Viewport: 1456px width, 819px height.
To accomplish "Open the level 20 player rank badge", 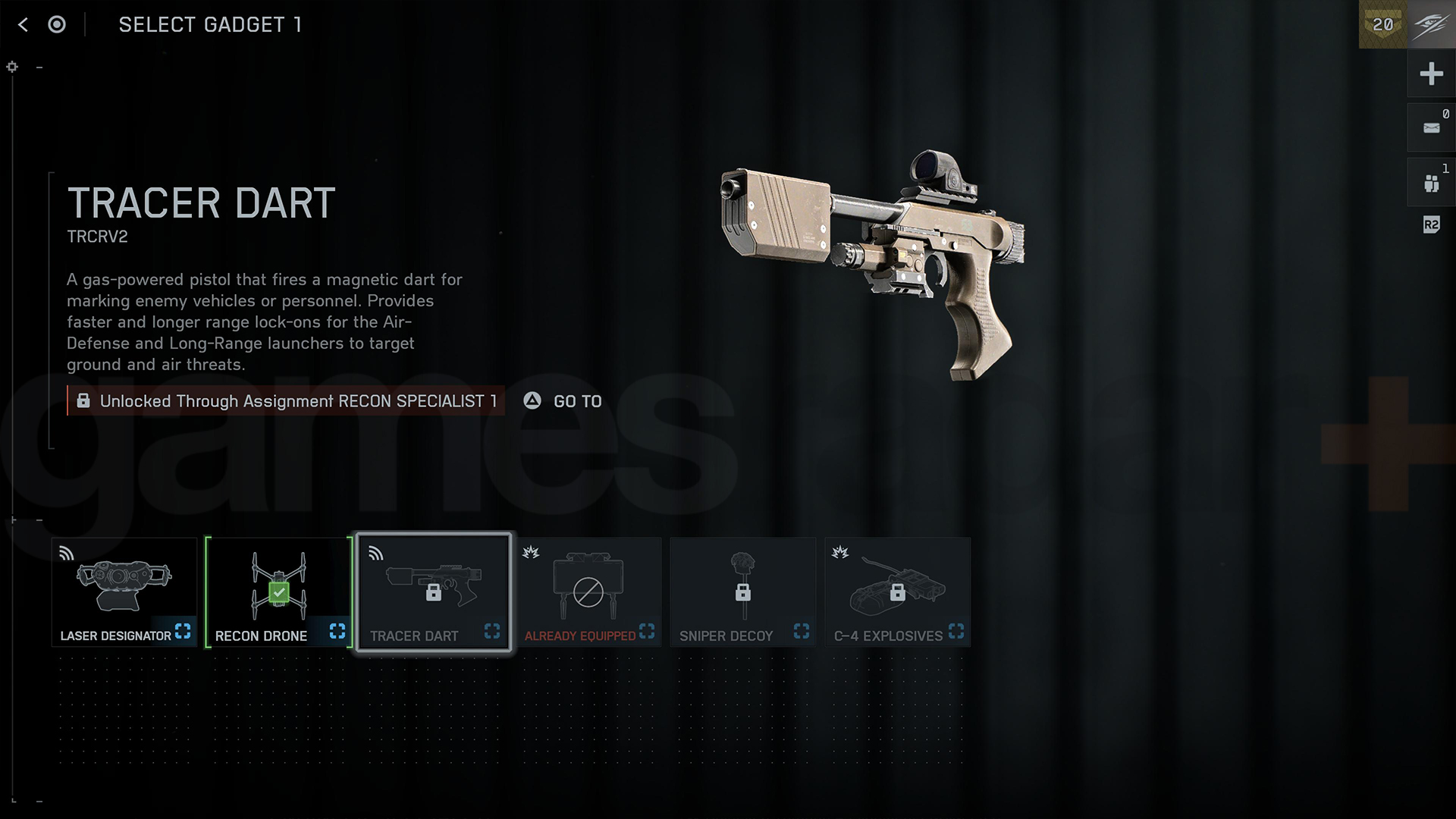I will coord(1382,24).
